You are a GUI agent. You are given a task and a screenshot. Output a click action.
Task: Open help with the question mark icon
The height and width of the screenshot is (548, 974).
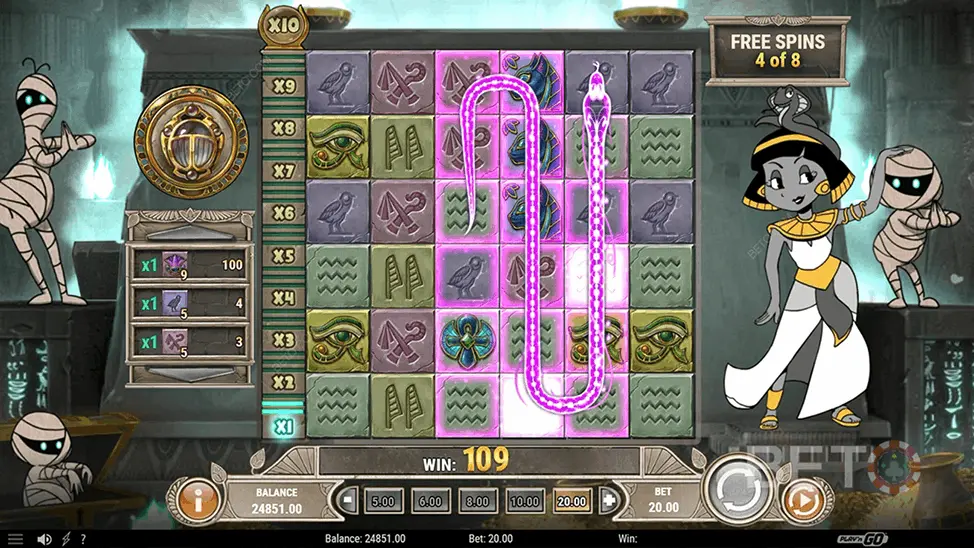point(86,539)
